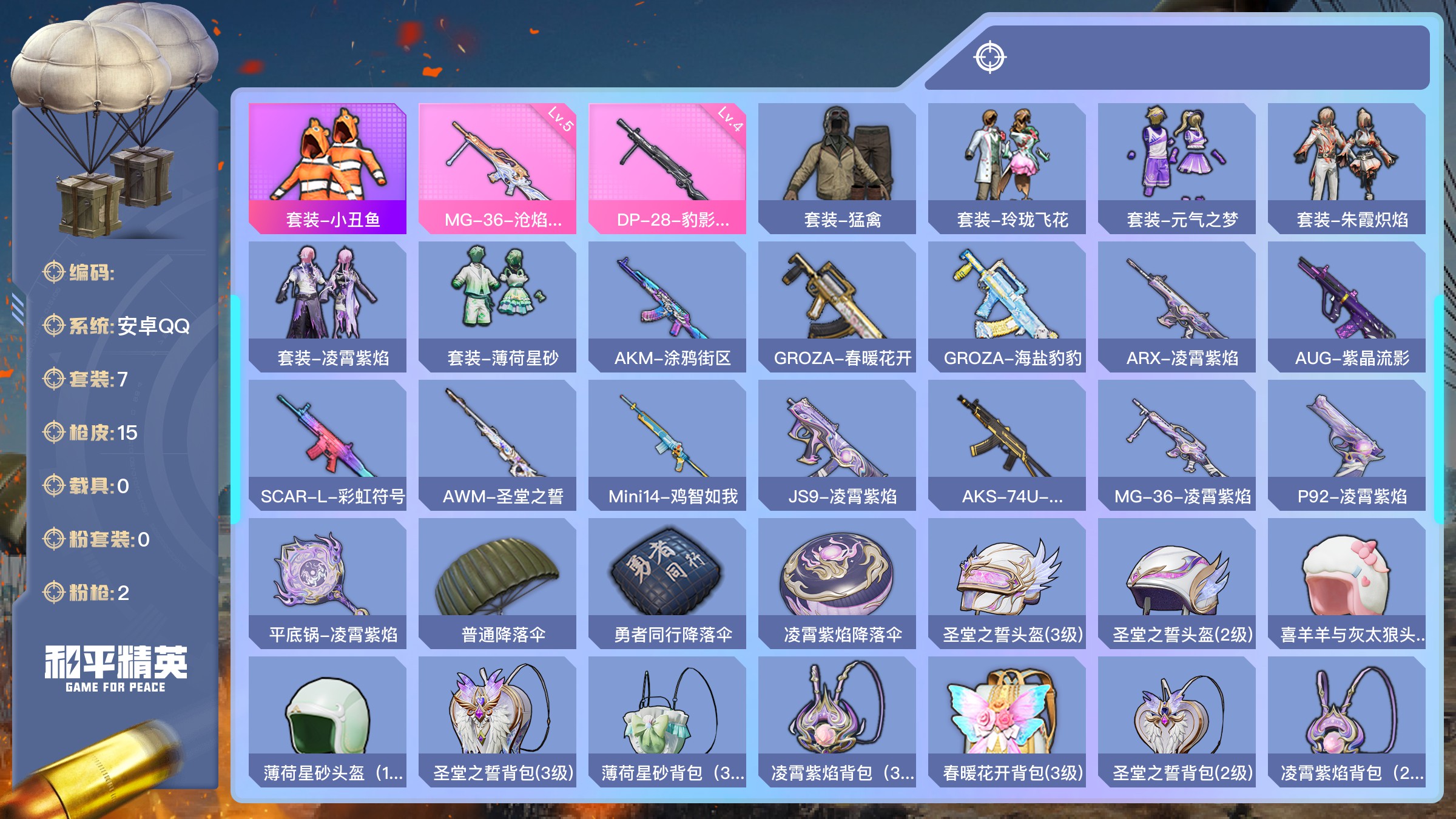Select the 套装-薄荷星砂 outfit
The width and height of the screenshot is (1456, 819).
(x=497, y=306)
